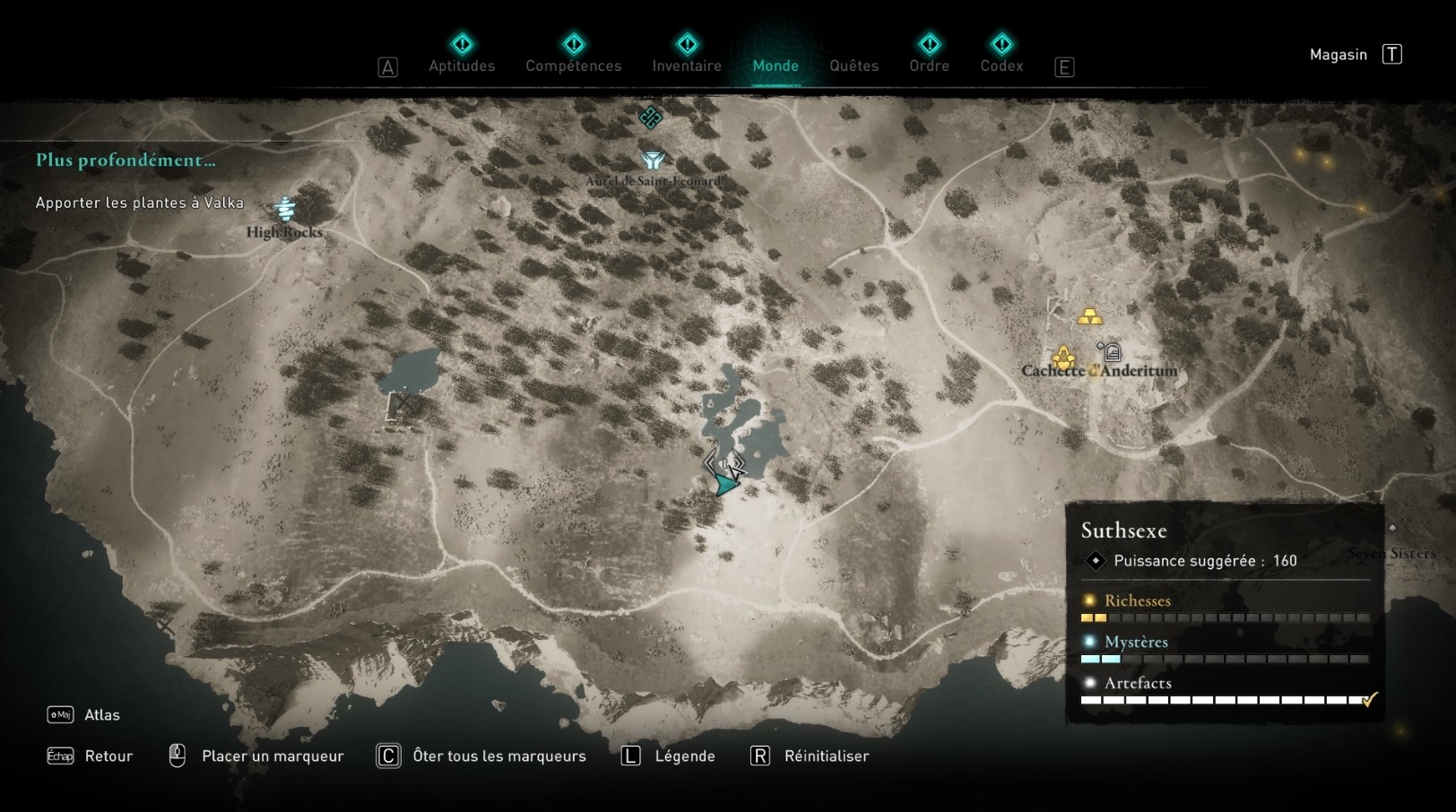
Task: Click the Monde tab
Action: pyautogui.click(x=776, y=65)
